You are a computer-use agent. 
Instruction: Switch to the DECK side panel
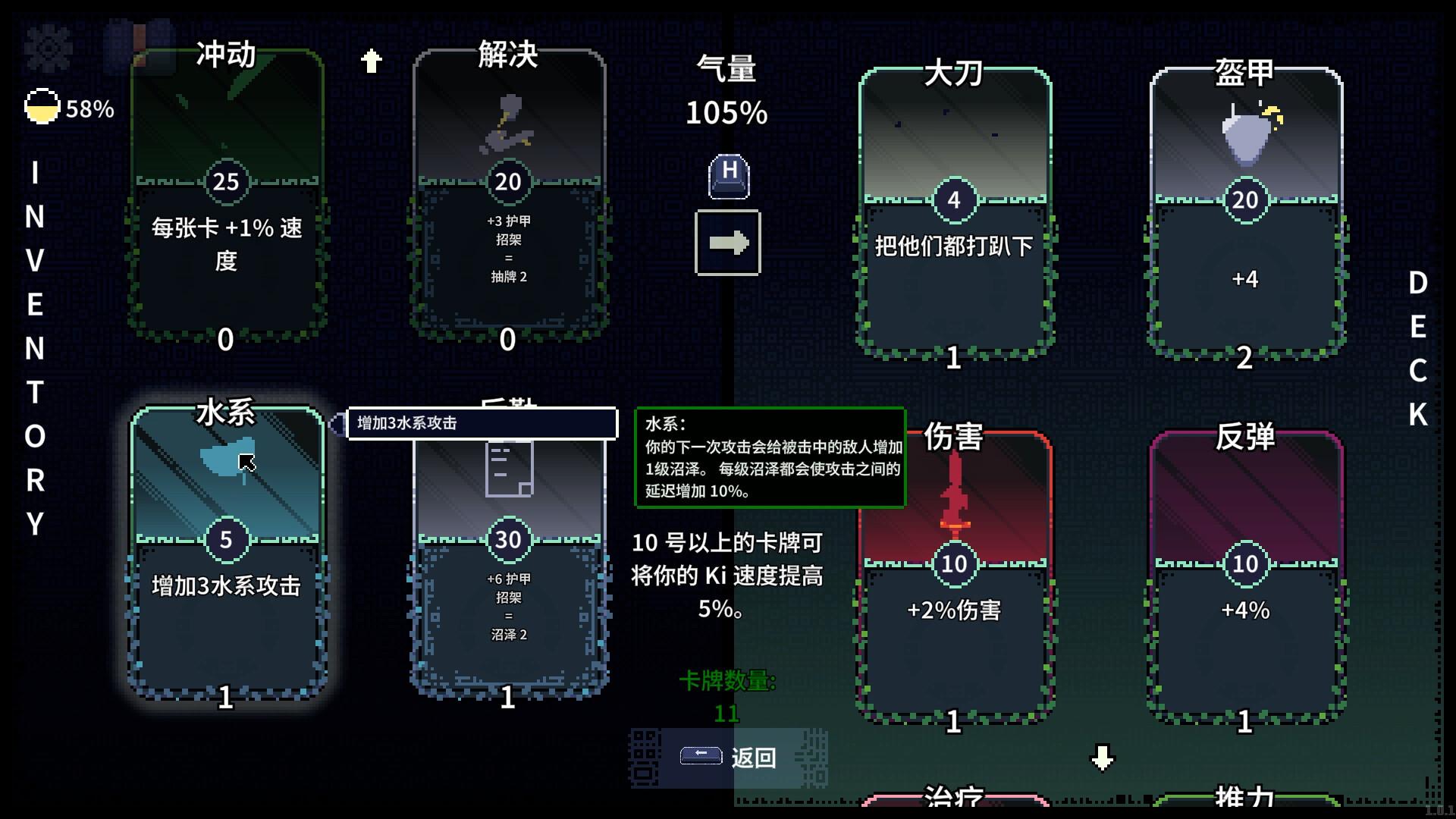[1420, 349]
